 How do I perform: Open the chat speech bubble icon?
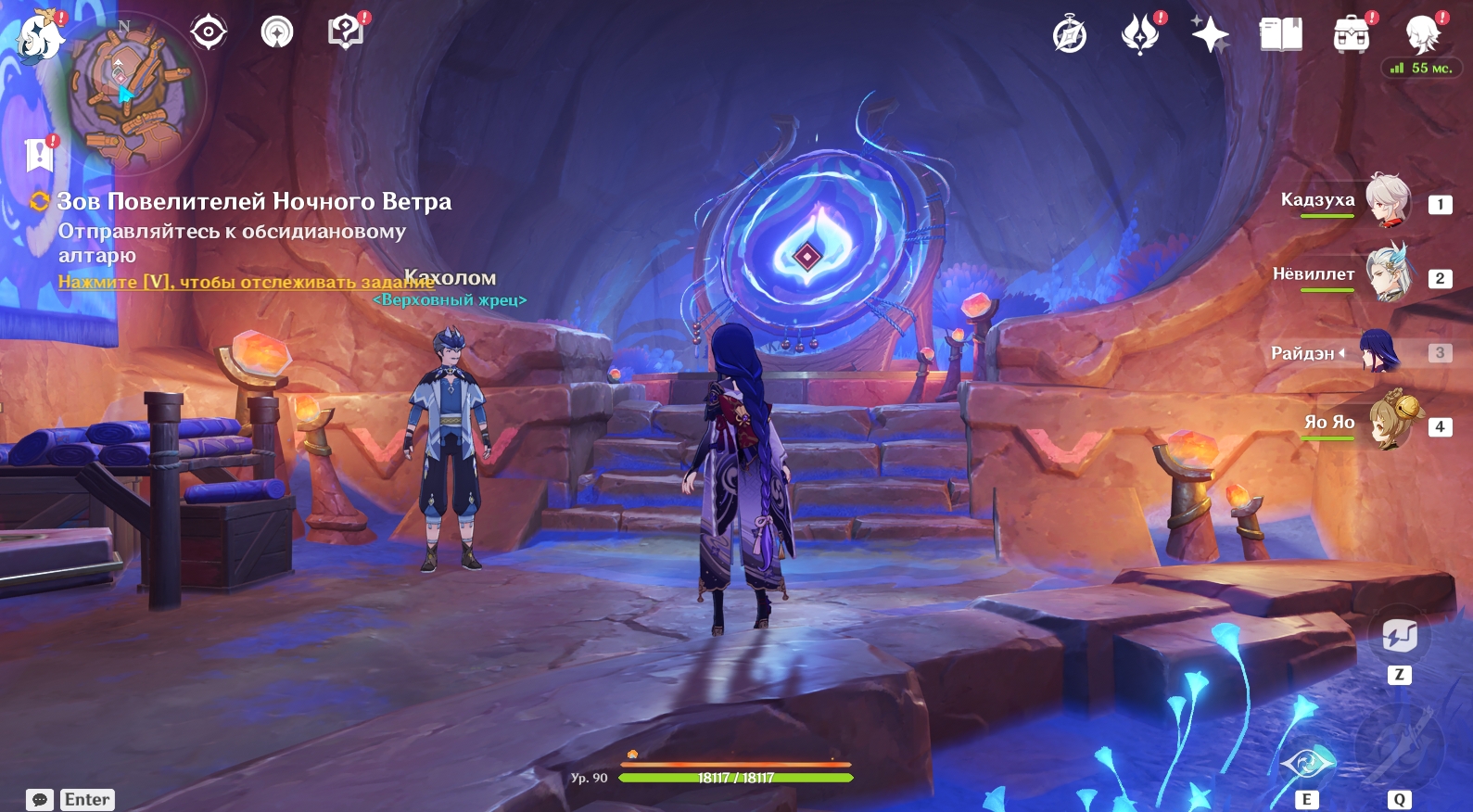click(40, 800)
